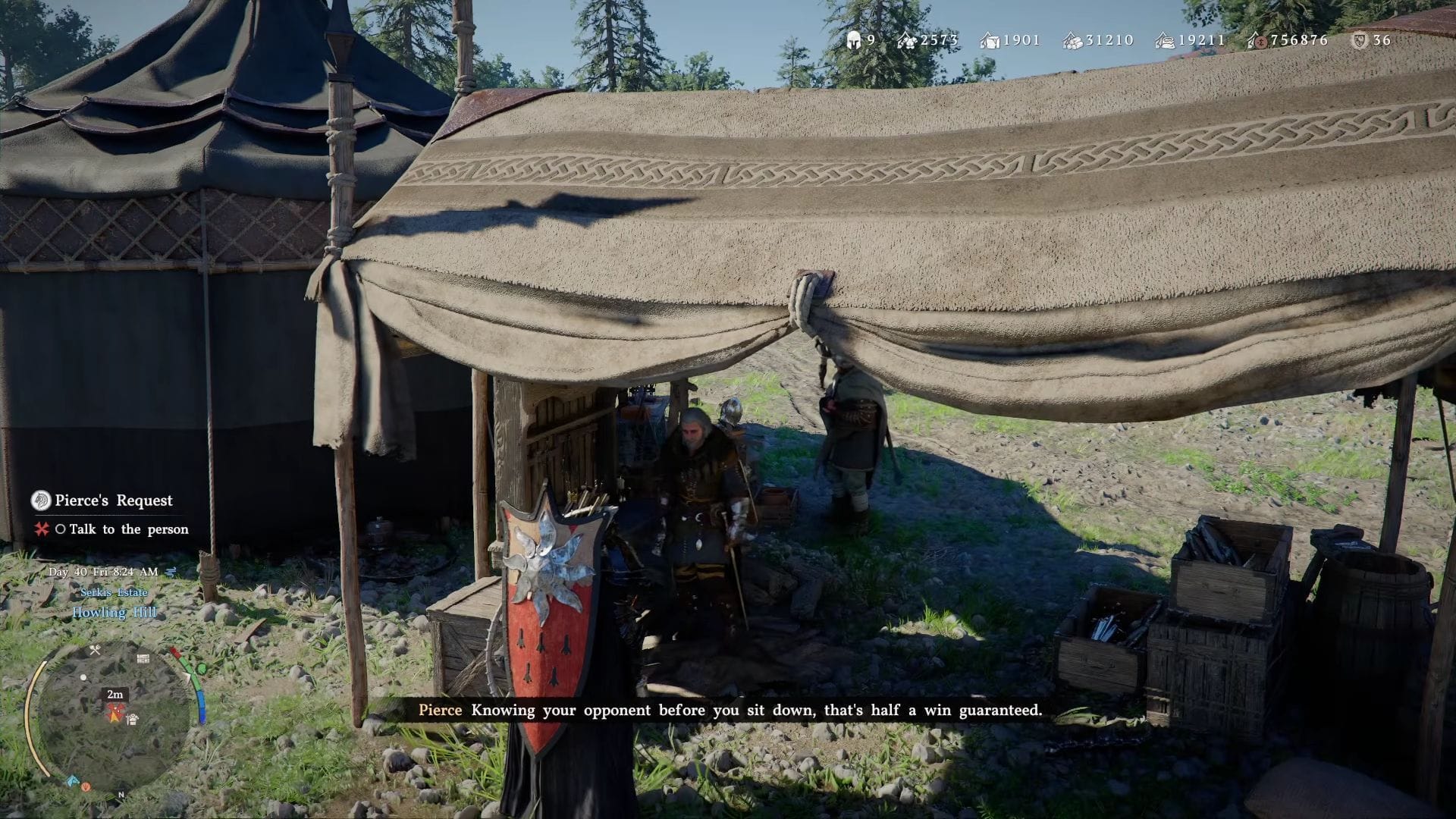Select the copper coin money icon
Image resolution: width=1456 pixels, height=819 pixels.
click(x=1258, y=40)
